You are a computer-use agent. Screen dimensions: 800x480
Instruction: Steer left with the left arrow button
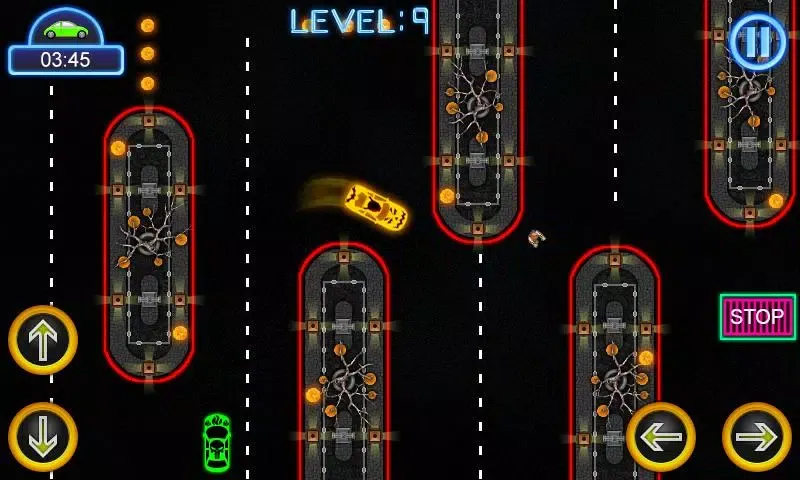(x=661, y=436)
